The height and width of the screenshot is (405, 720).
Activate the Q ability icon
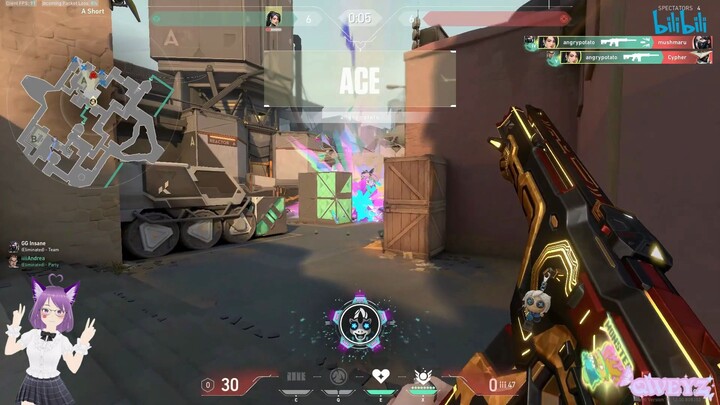coord(338,377)
